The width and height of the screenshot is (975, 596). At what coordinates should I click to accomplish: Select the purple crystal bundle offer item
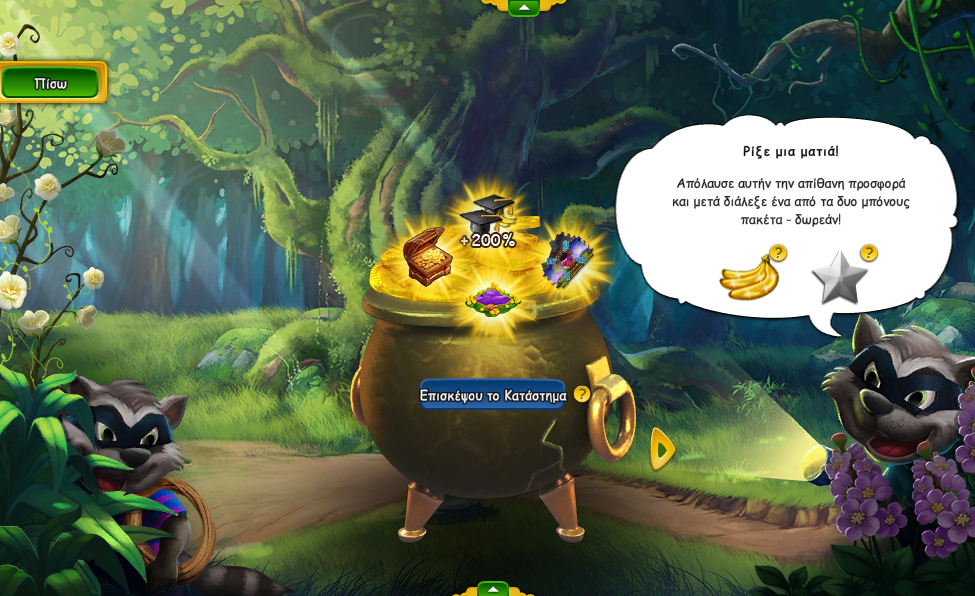[567, 259]
